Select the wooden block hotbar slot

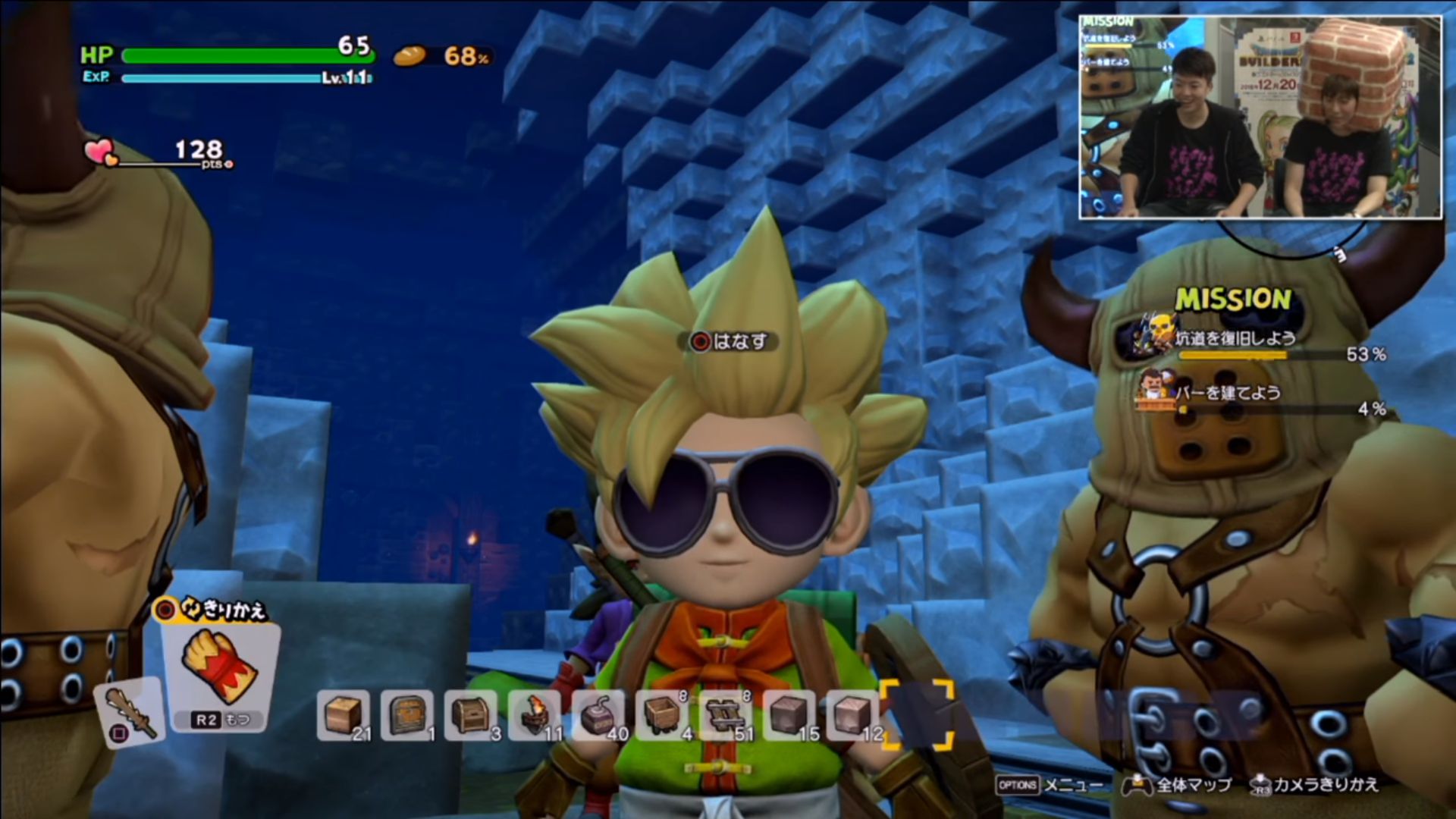[x=343, y=715]
